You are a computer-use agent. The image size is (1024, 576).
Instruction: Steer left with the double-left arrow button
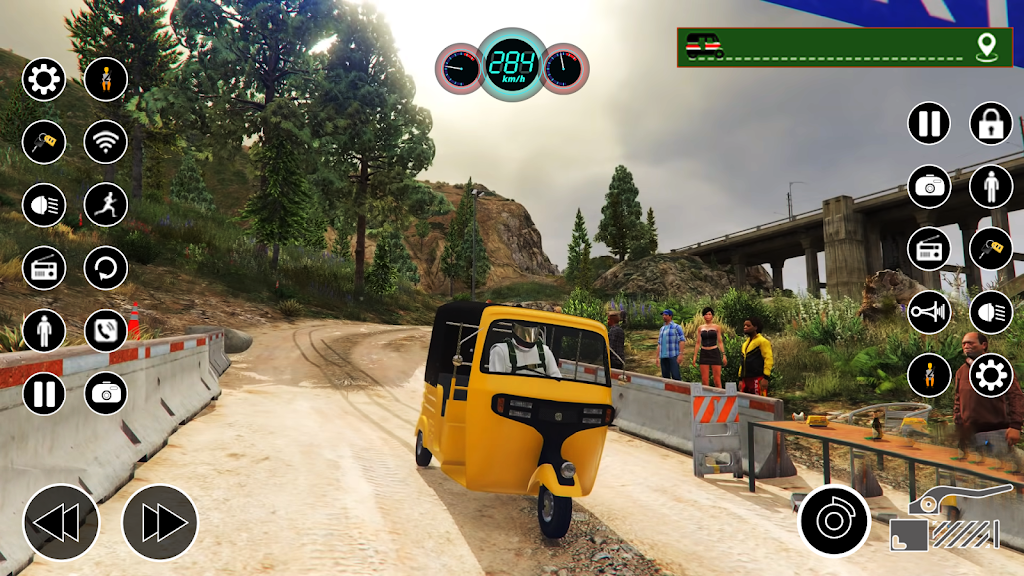pos(61,522)
